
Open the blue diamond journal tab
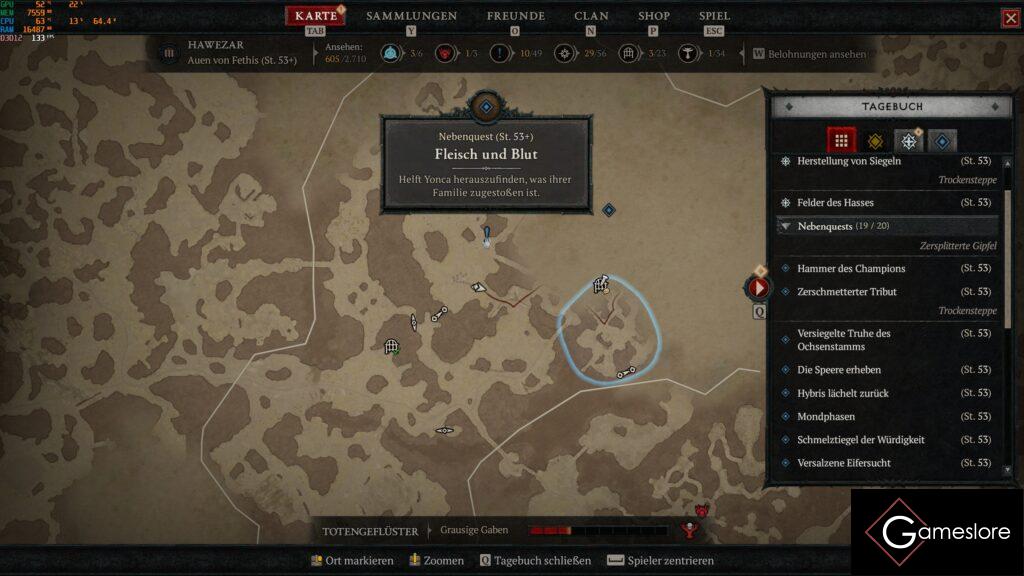click(942, 141)
